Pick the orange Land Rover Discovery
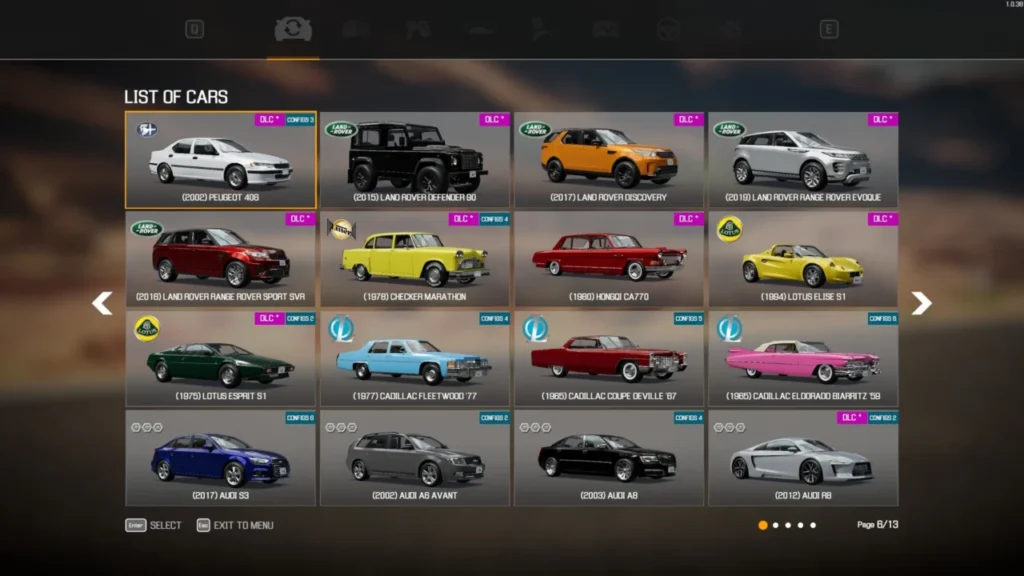1024x576 pixels. 608,160
